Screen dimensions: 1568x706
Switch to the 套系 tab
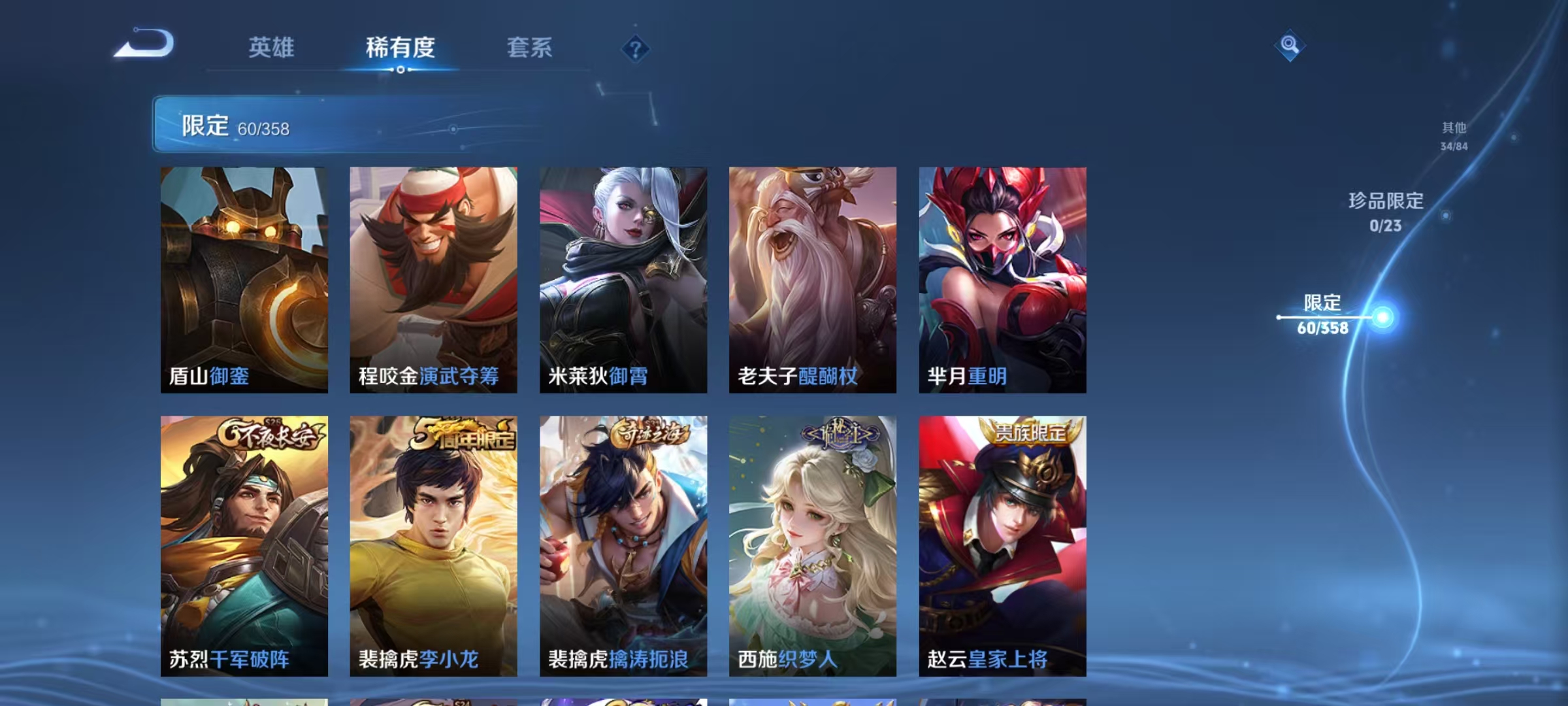[x=531, y=47]
